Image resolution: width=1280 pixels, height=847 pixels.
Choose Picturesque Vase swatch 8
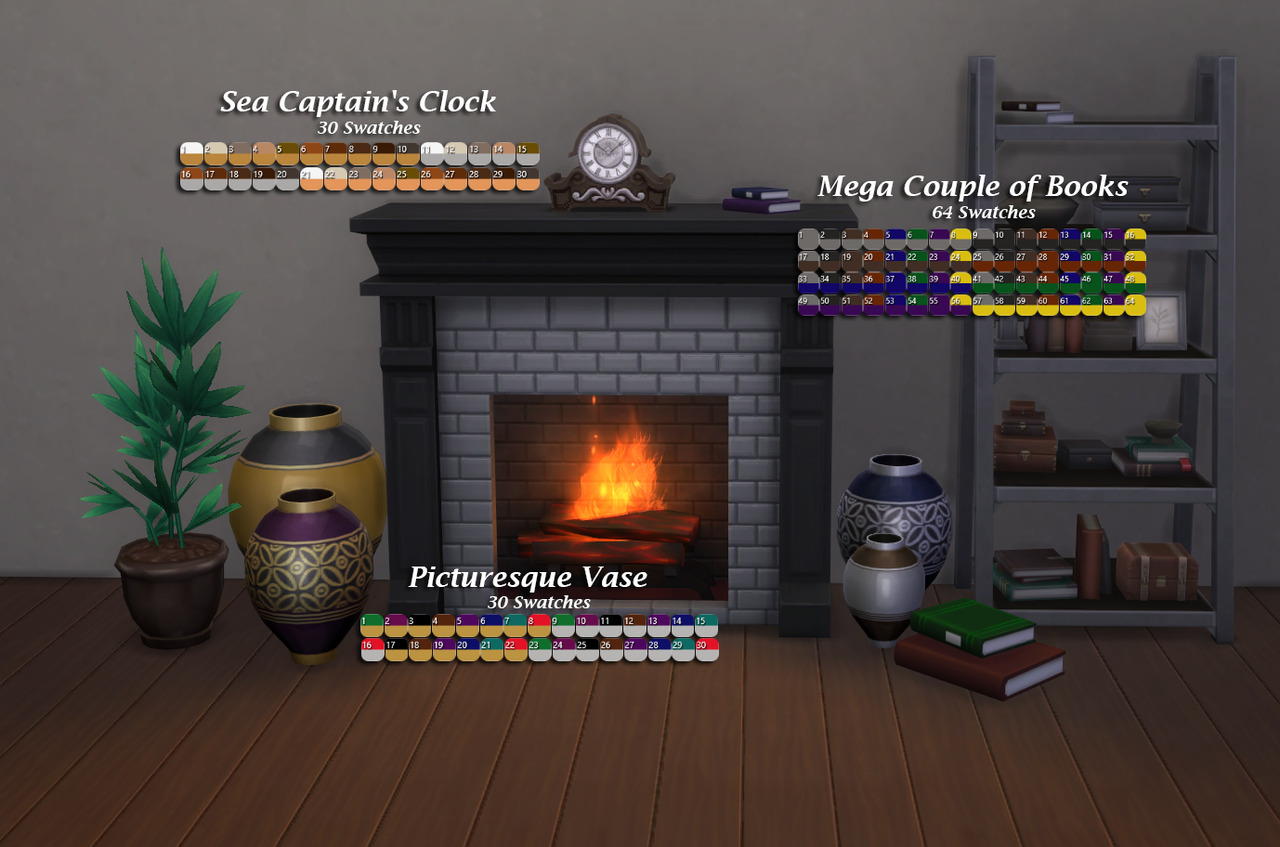coord(539,626)
